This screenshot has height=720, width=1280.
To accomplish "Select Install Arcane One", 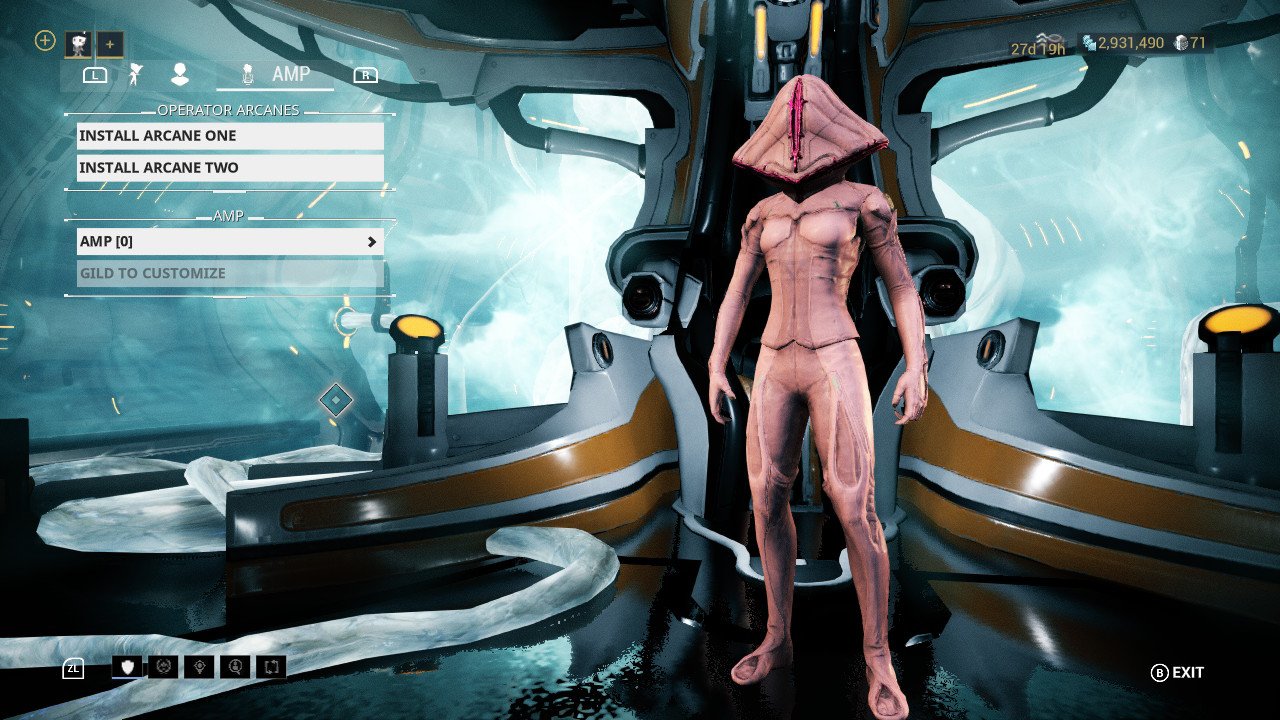I will pos(230,136).
